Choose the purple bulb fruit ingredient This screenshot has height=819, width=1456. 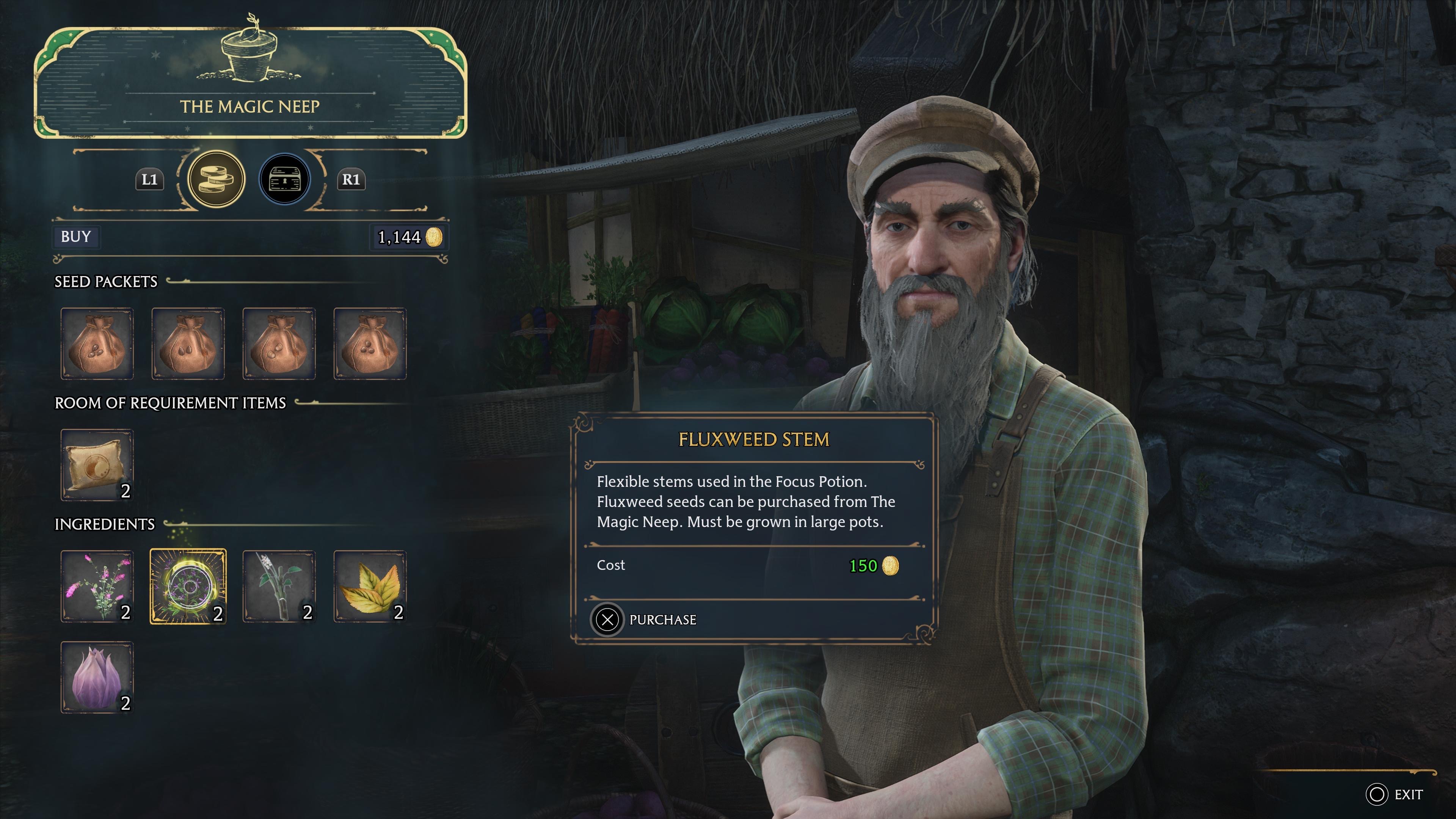[97, 676]
